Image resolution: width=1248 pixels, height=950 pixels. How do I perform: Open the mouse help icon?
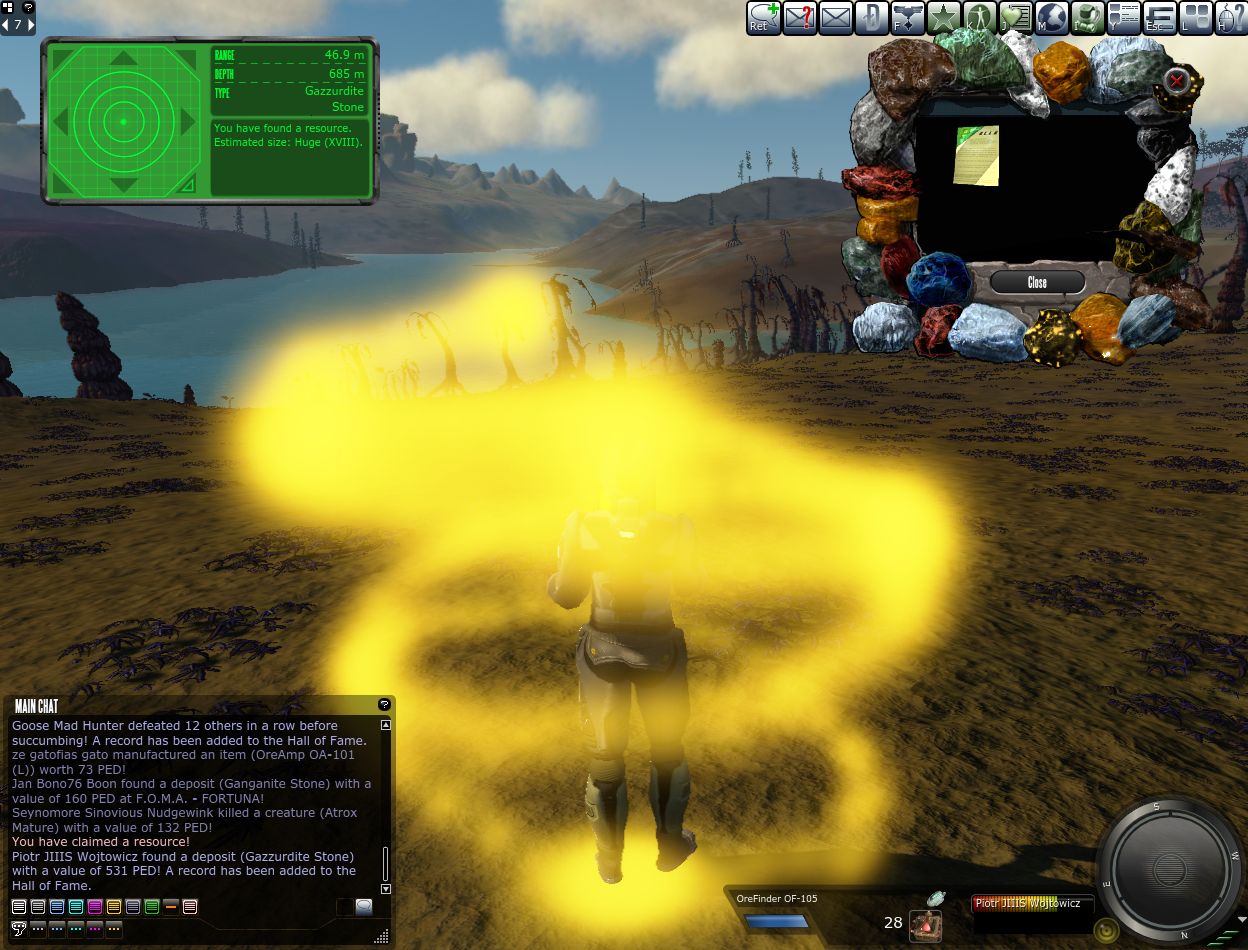coord(1230,18)
